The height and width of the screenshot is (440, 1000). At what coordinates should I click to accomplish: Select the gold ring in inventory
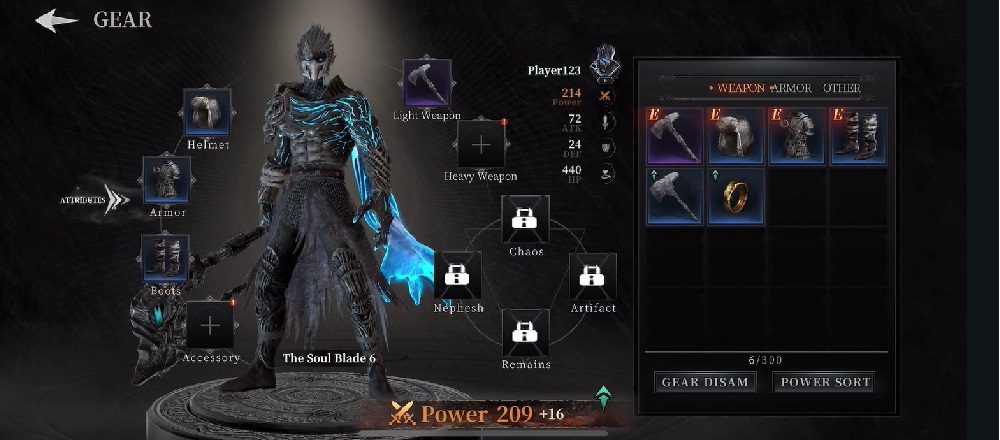(735, 196)
